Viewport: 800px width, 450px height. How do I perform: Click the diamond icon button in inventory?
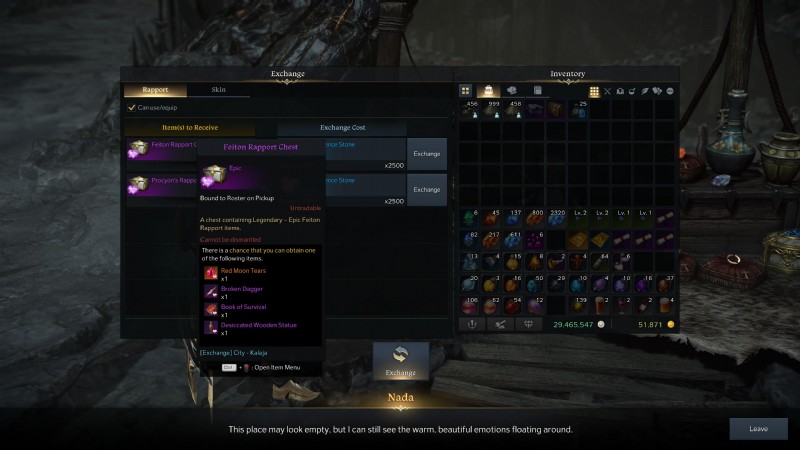[x=526, y=324]
